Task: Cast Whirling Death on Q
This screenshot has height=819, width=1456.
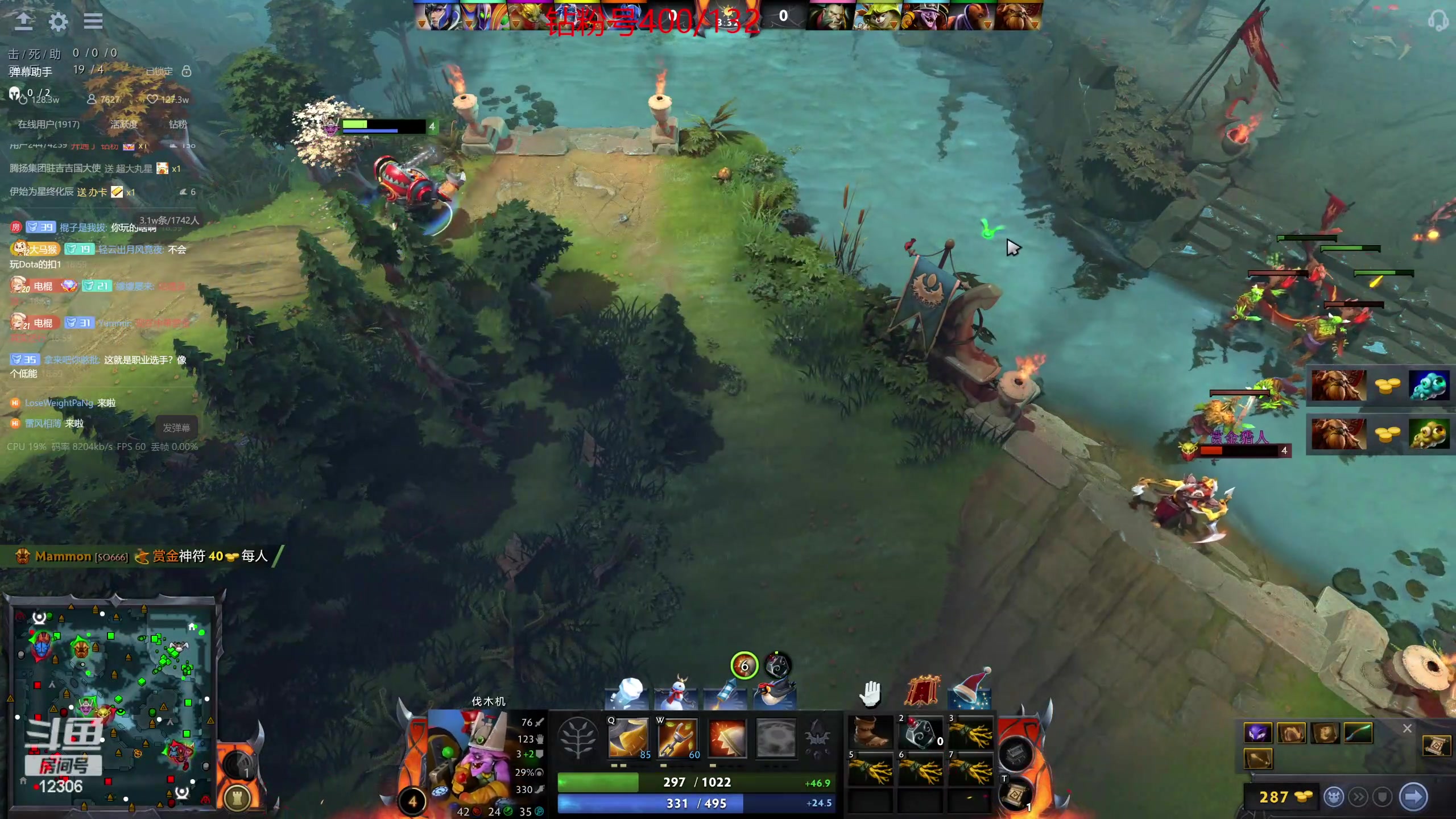Action: click(x=628, y=738)
